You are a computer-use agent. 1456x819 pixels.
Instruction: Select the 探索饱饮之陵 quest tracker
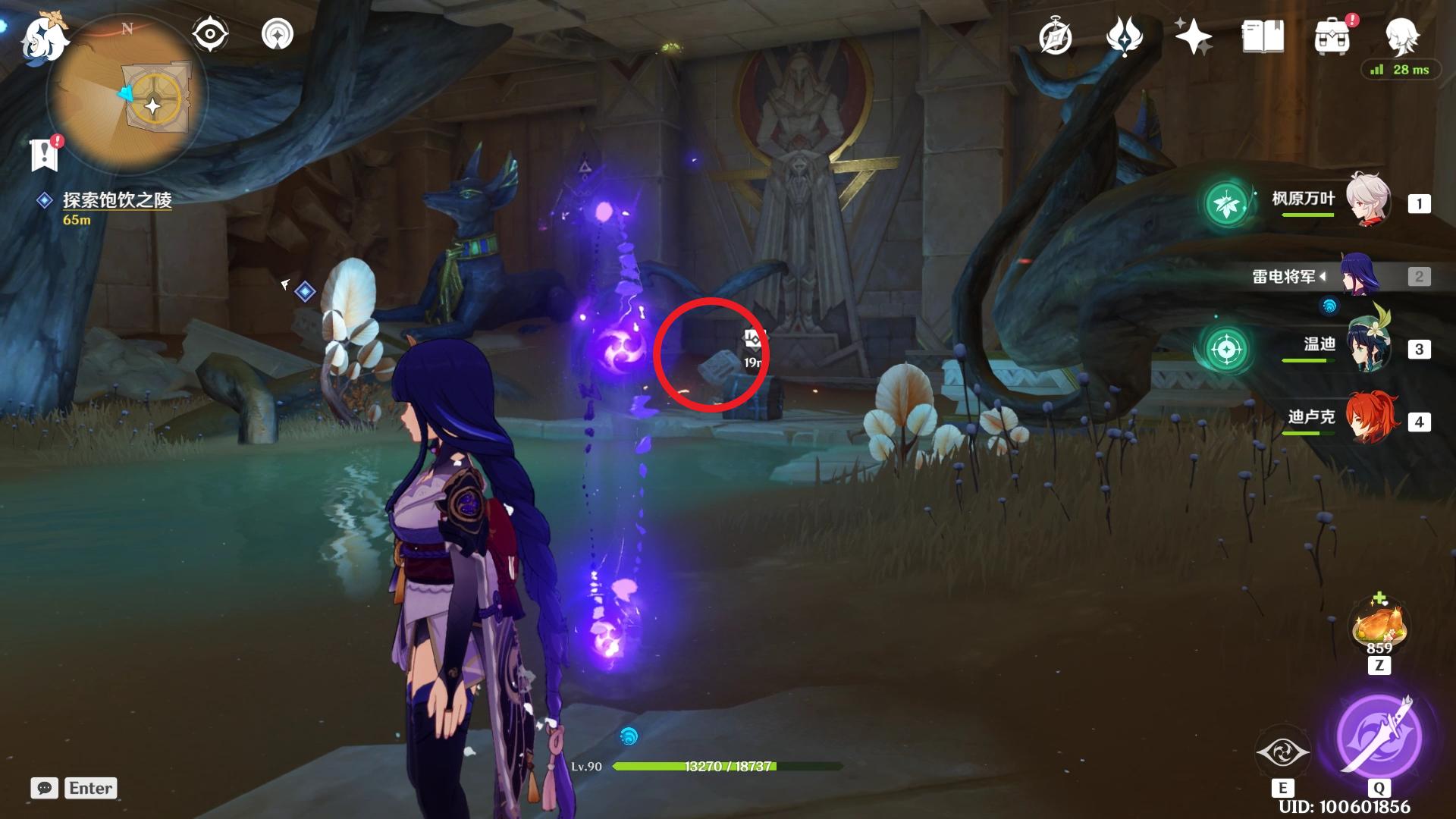coord(117,200)
